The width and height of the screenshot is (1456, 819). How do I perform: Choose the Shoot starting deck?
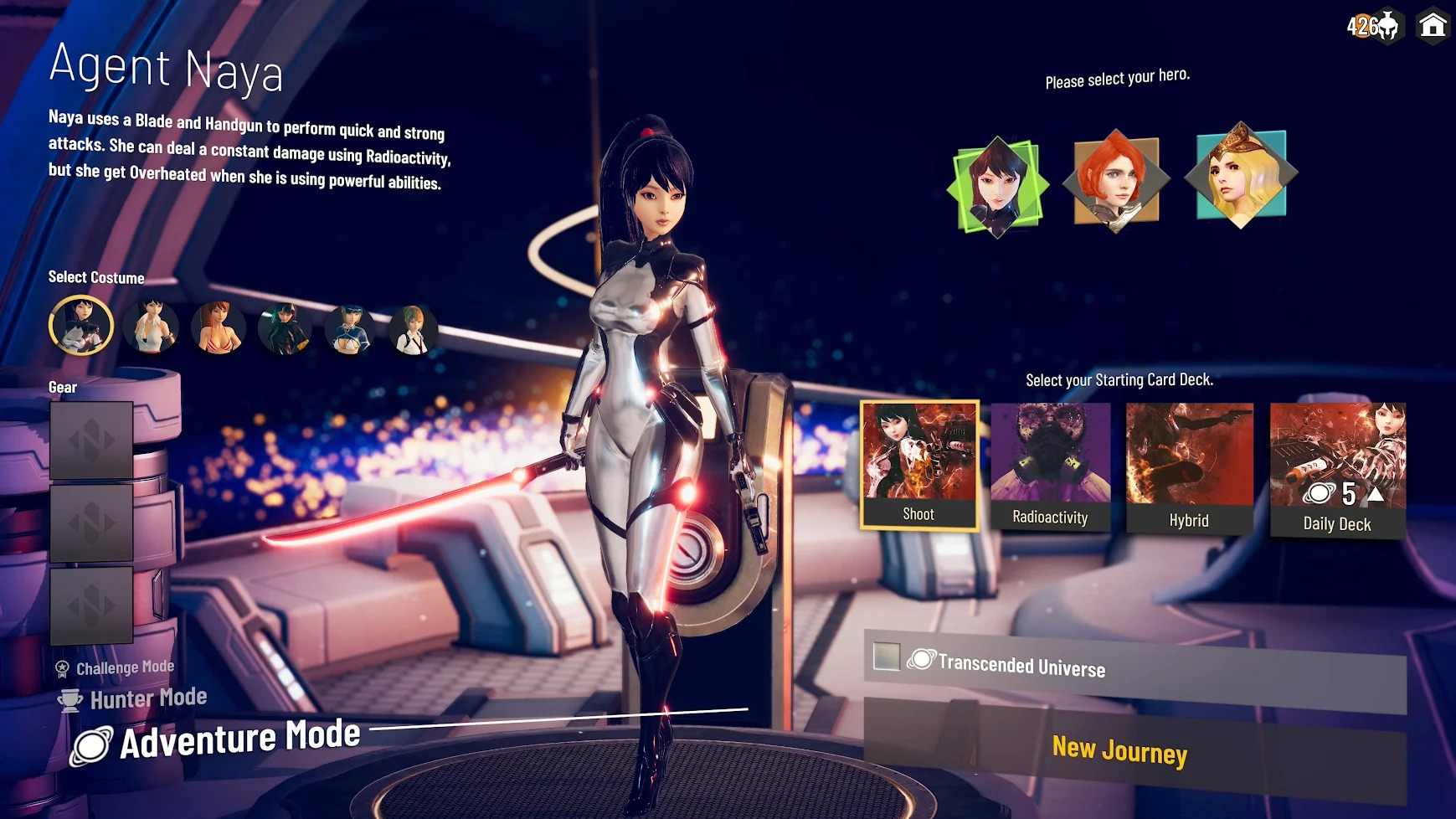919,465
